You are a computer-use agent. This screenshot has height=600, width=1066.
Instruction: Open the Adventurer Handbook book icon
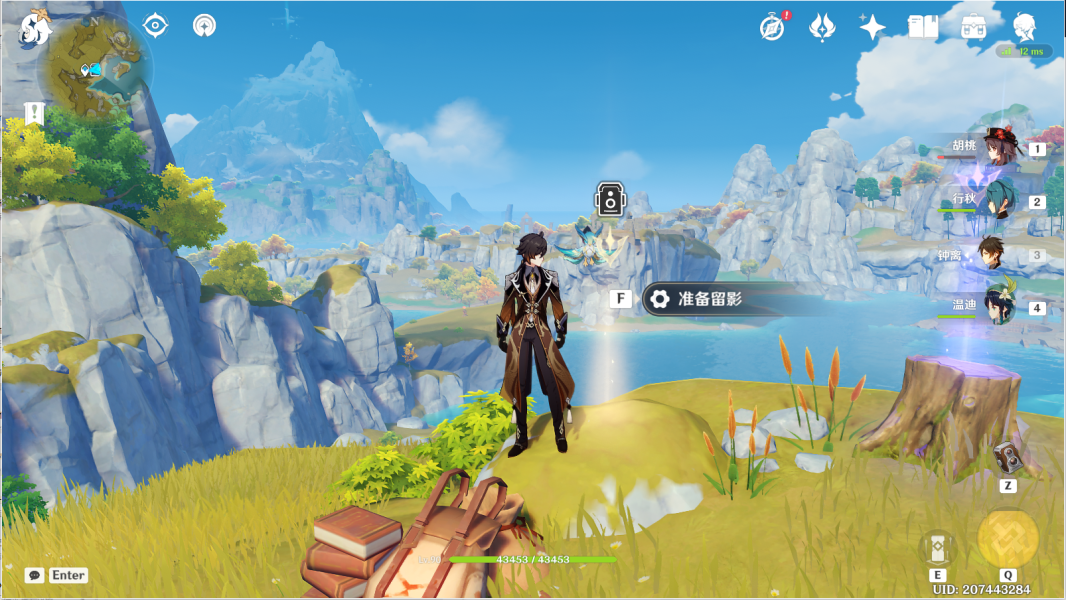click(x=922, y=27)
